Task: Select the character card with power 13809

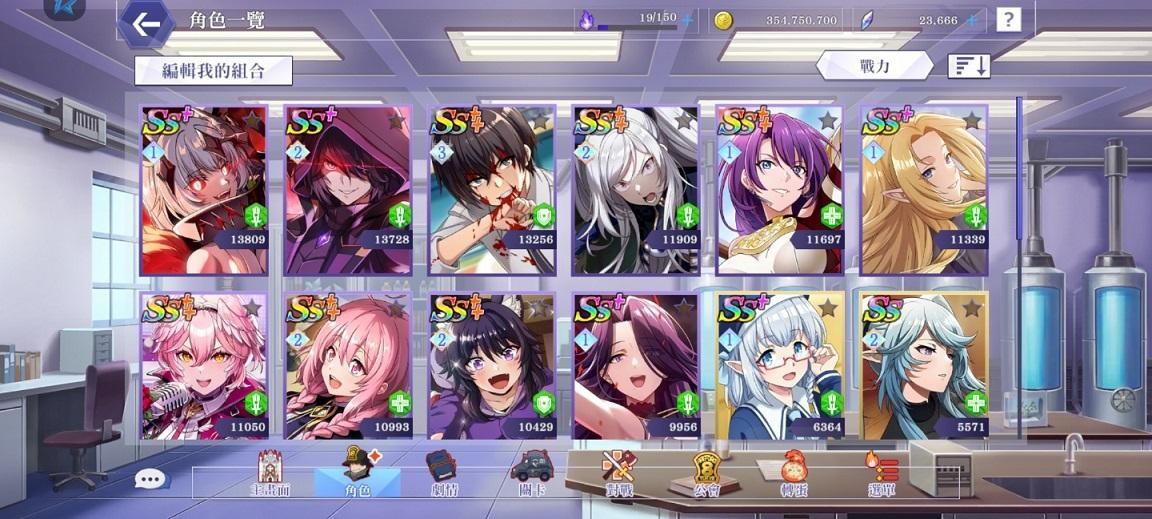Action: [205, 190]
